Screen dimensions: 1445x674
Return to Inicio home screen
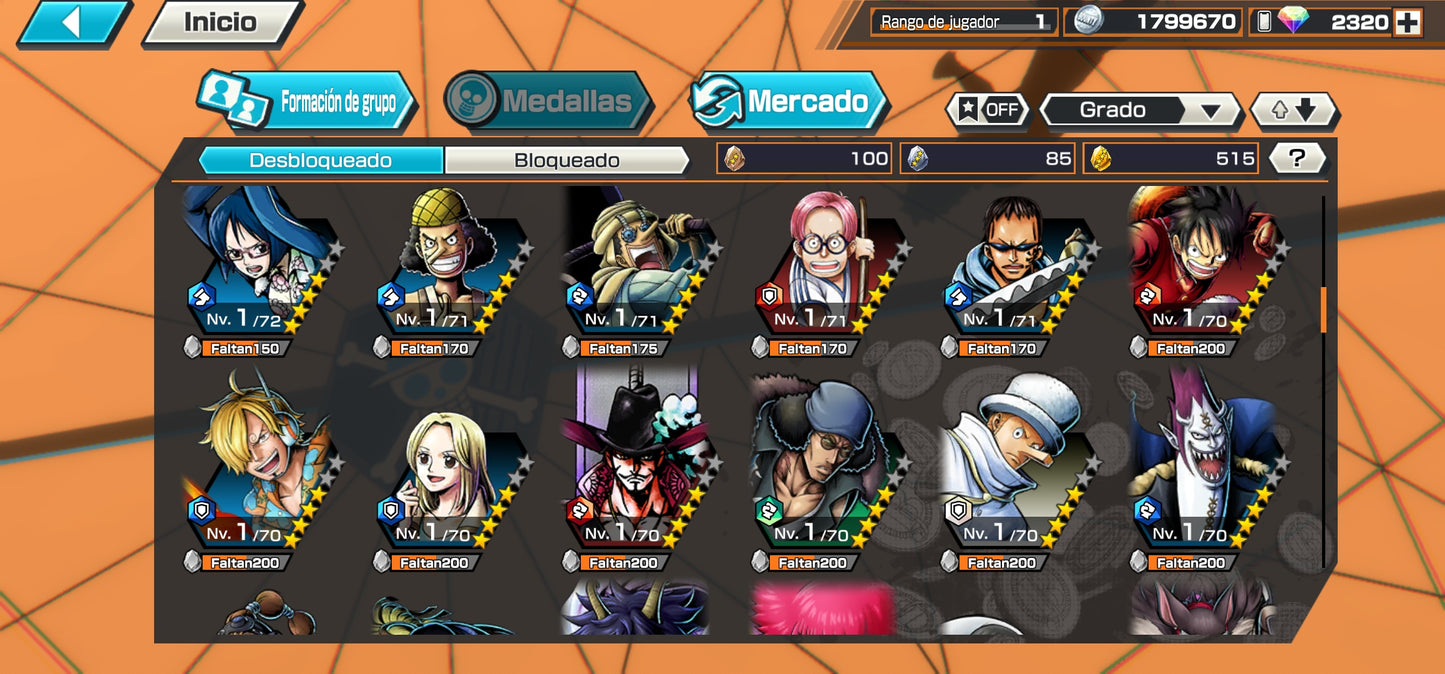[x=221, y=22]
